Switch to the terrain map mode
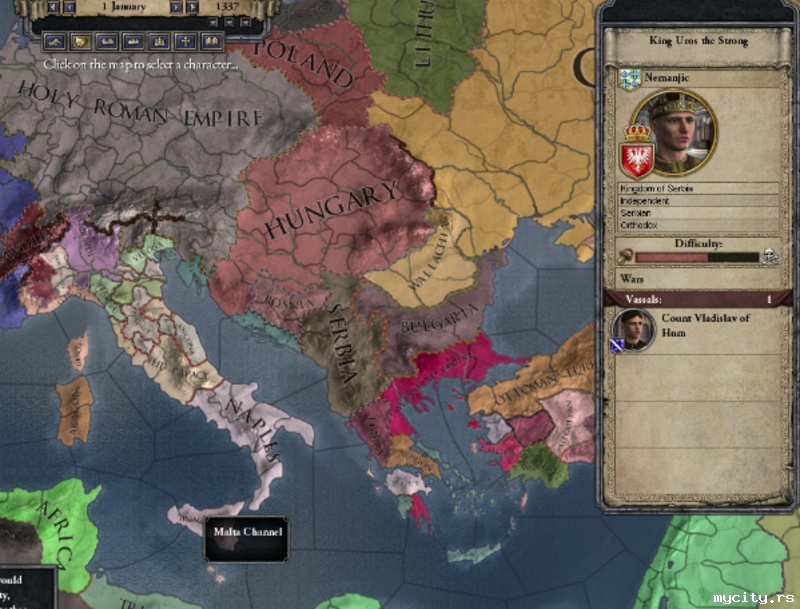 (54, 41)
